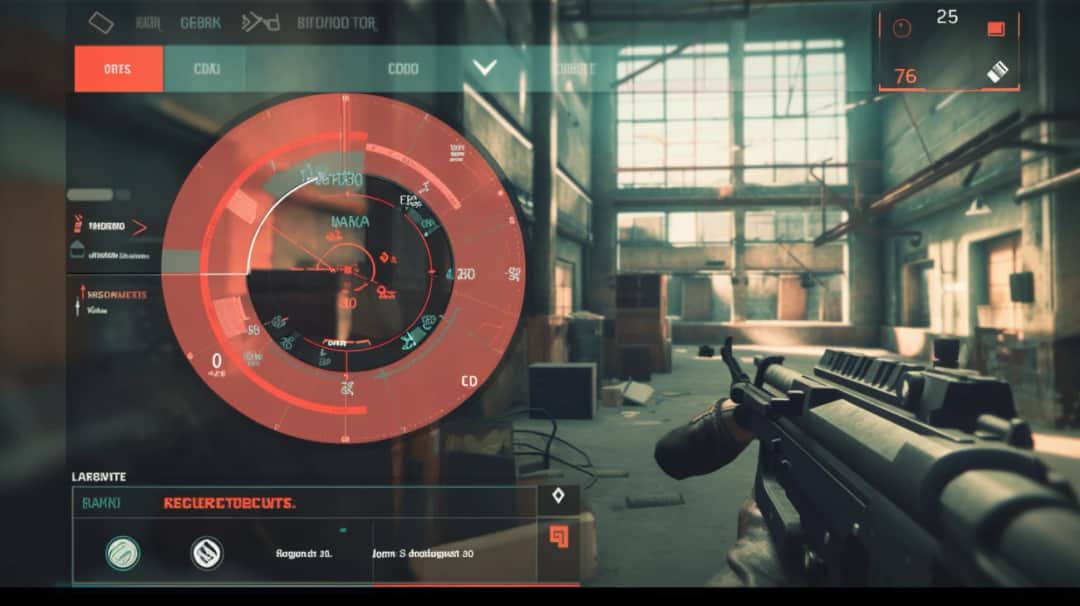This screenshot has height=606, width=1080.
Task: Click the crossed tools icon in top bar
Action: 260,22
